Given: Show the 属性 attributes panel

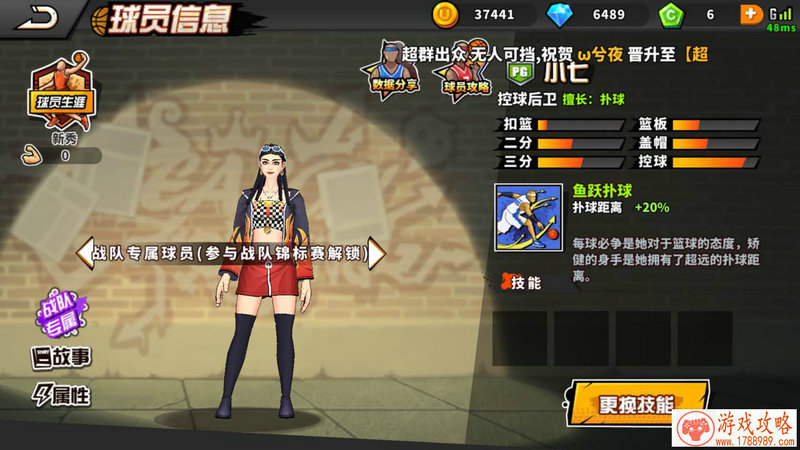Looking at the screenshot, I should coord(61,394).
